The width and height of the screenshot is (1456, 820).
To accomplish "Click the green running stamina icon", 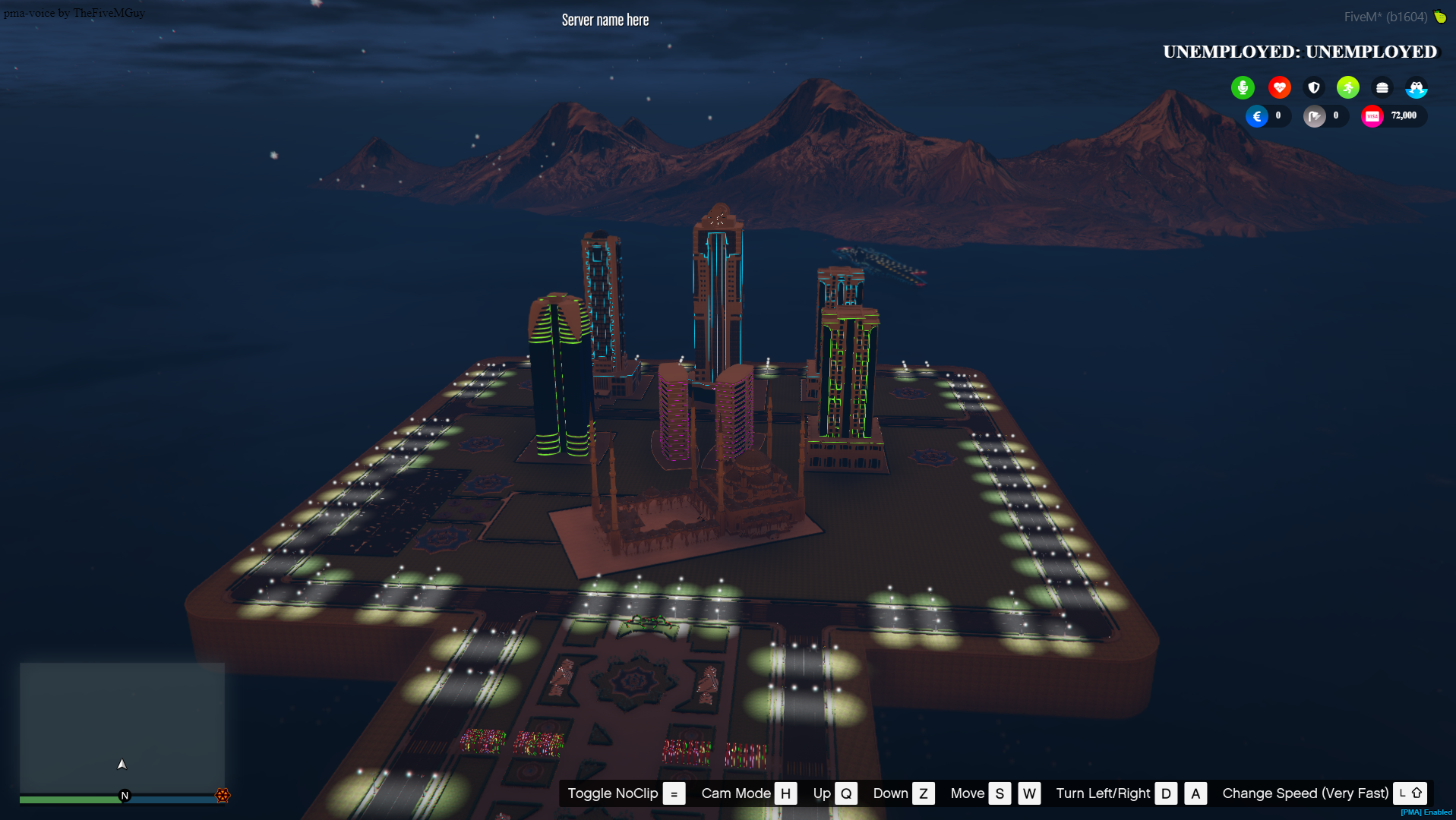I will pos(1347,87).
